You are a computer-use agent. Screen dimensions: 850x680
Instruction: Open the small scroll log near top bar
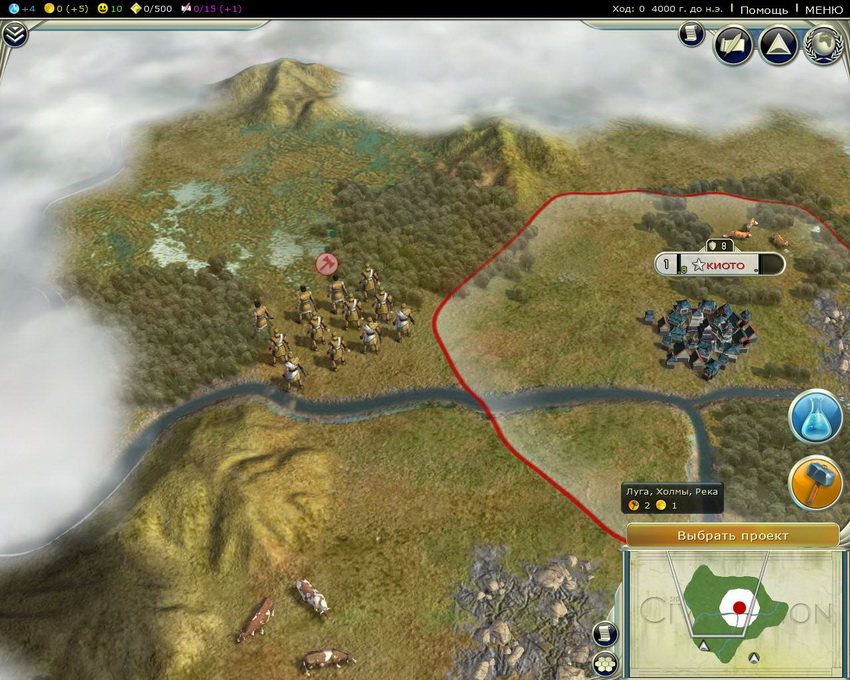pos(690,35)
